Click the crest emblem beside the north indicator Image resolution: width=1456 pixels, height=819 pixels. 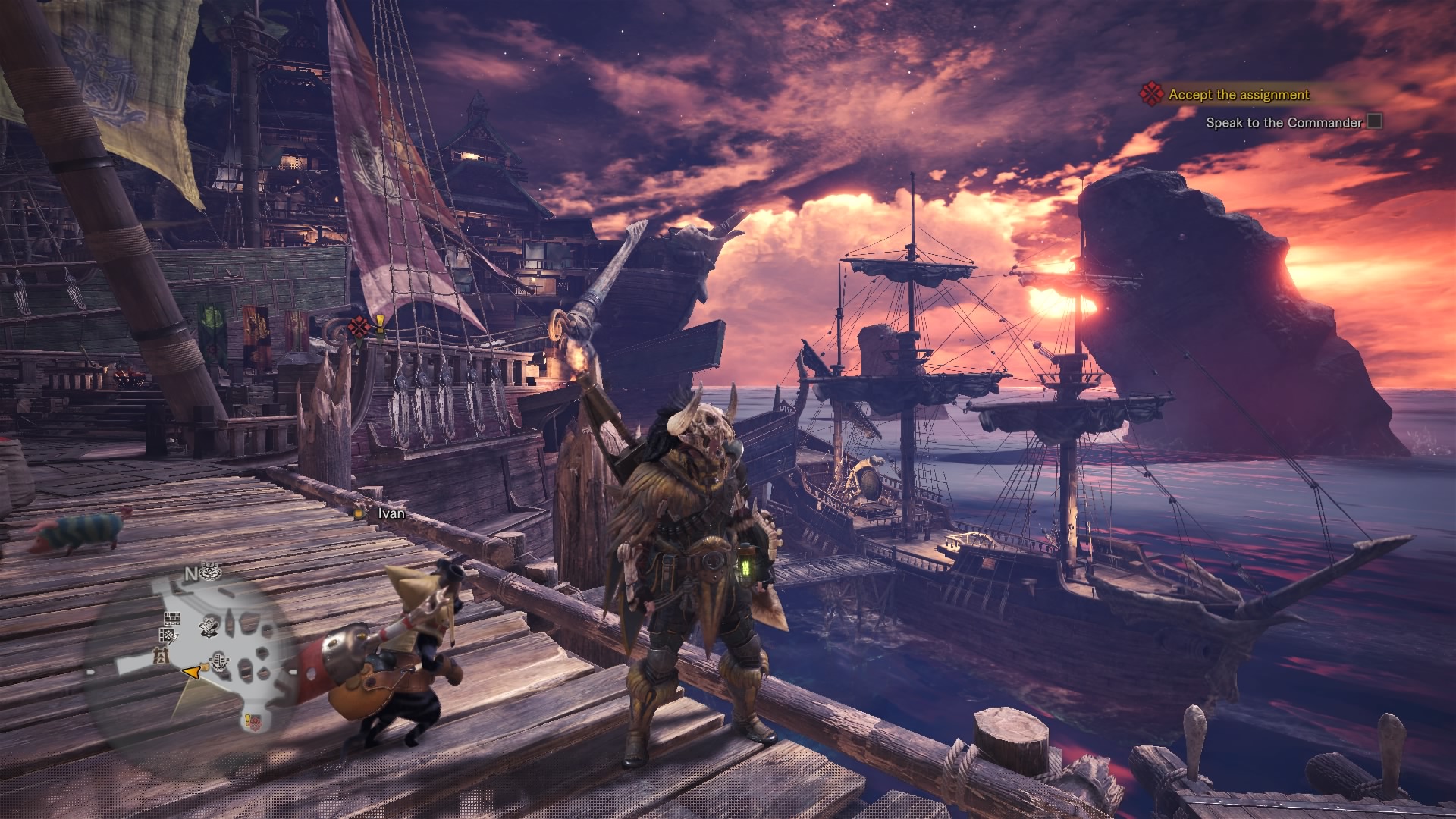212,573
